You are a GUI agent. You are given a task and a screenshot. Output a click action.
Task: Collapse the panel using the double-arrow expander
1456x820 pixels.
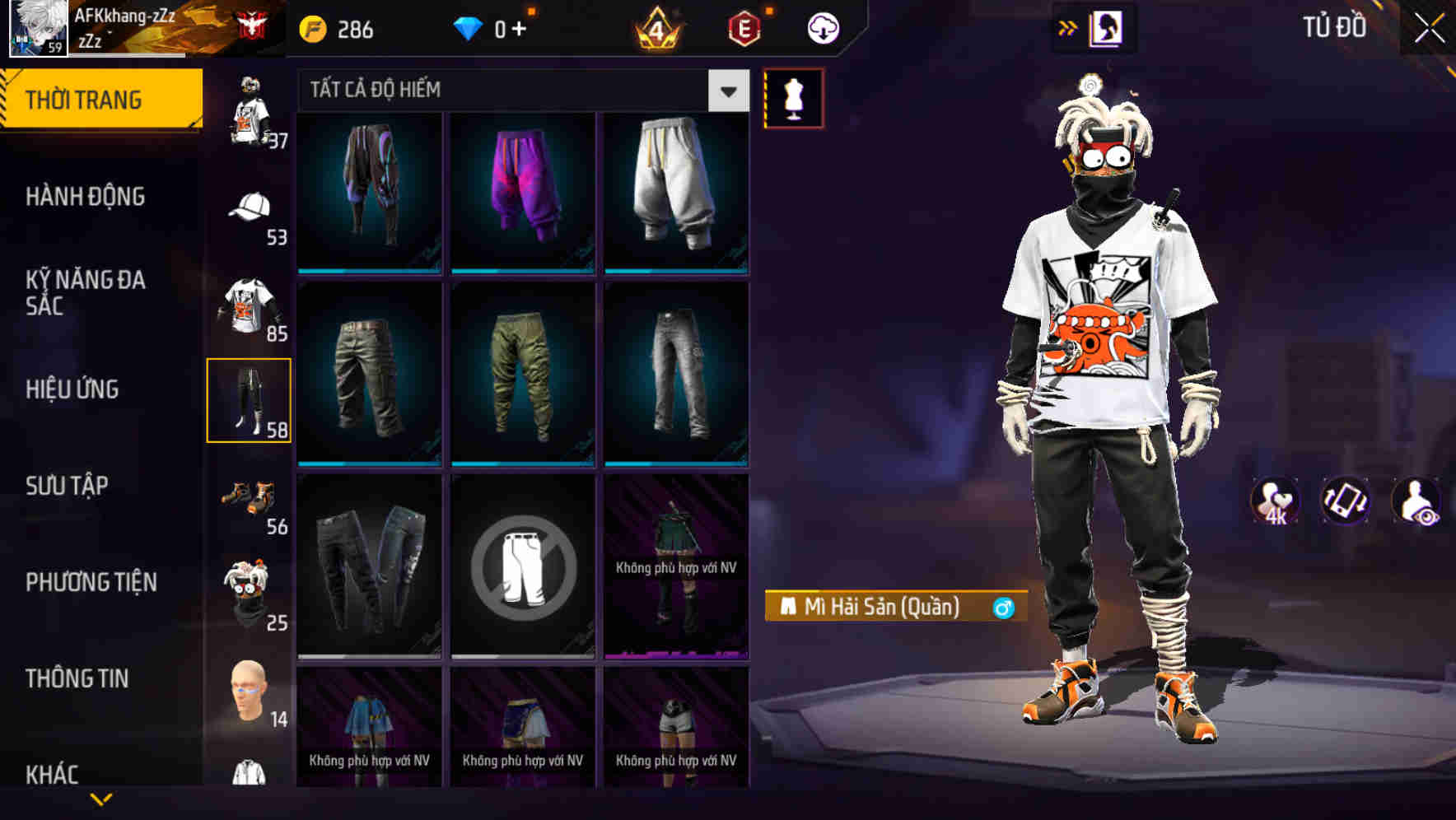tap(1066, 27)
